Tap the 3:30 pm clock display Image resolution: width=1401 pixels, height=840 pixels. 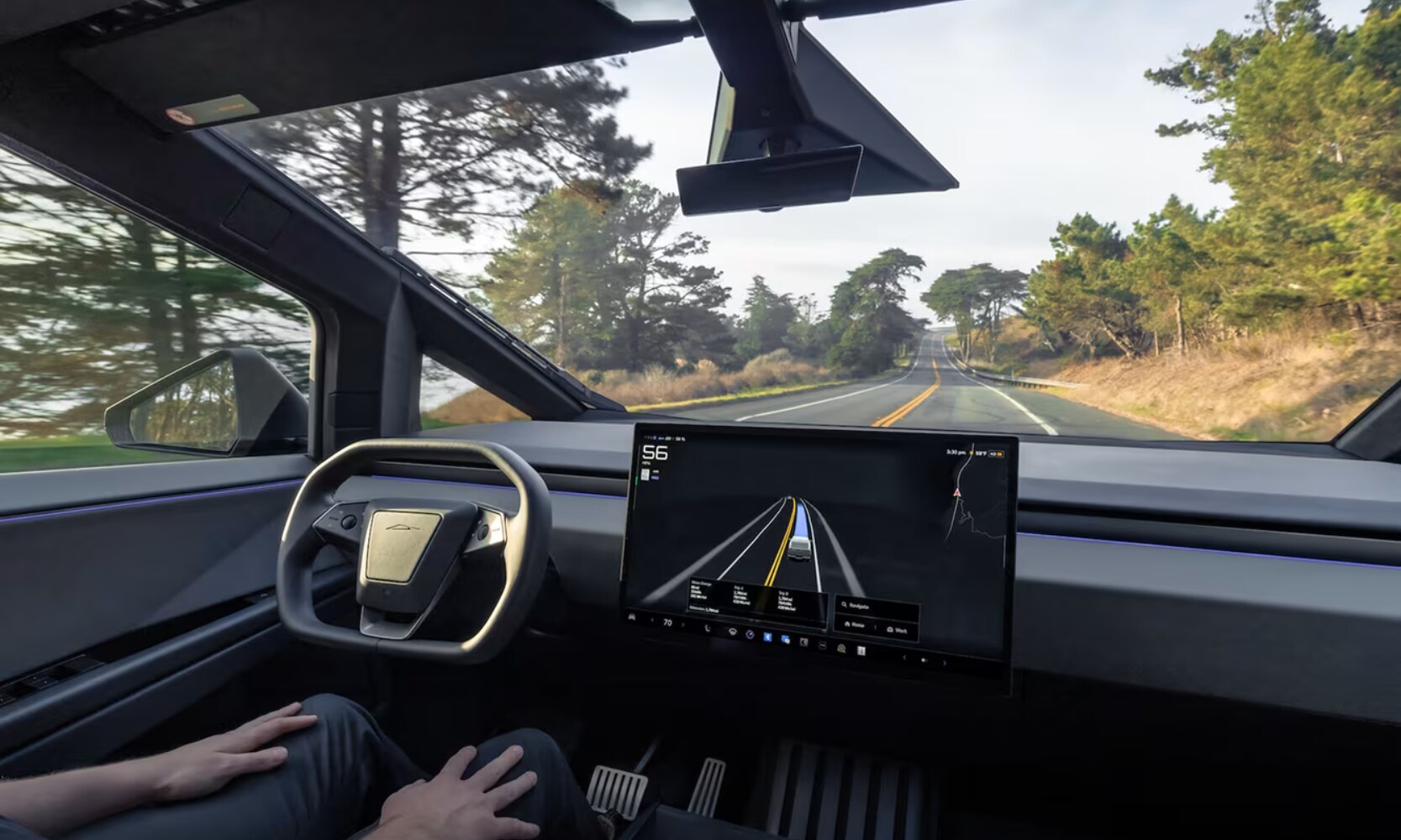pos(954,451)
